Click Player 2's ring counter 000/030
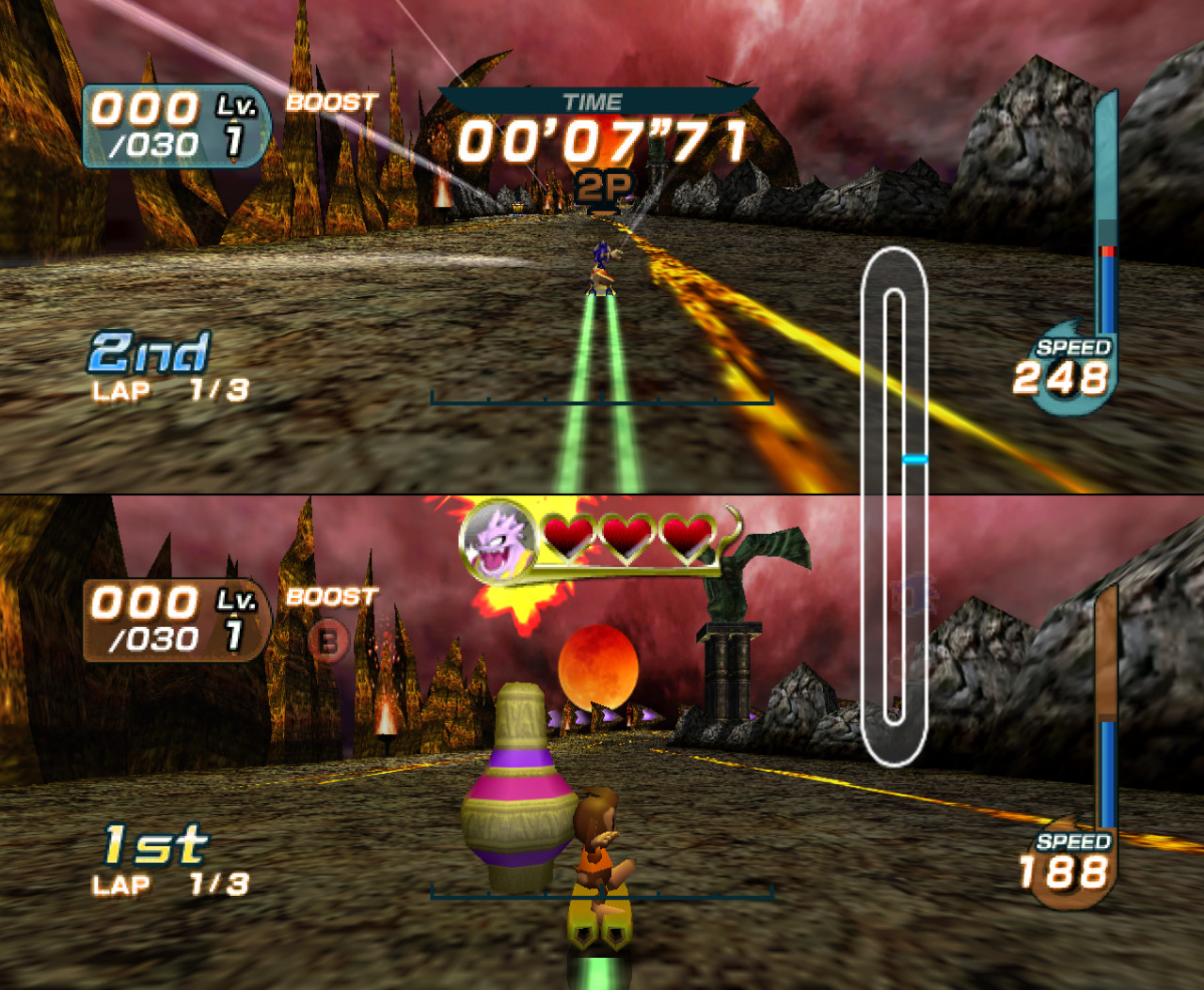This screenshot has height=990, width=1204. point(150,617)
